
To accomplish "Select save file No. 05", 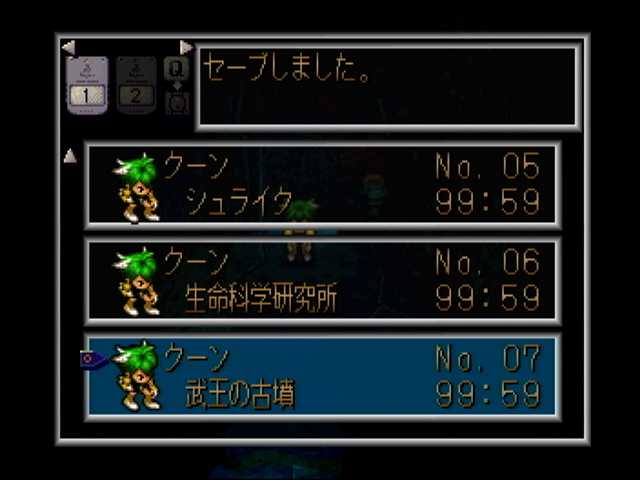I will click(x=322, y=185).
